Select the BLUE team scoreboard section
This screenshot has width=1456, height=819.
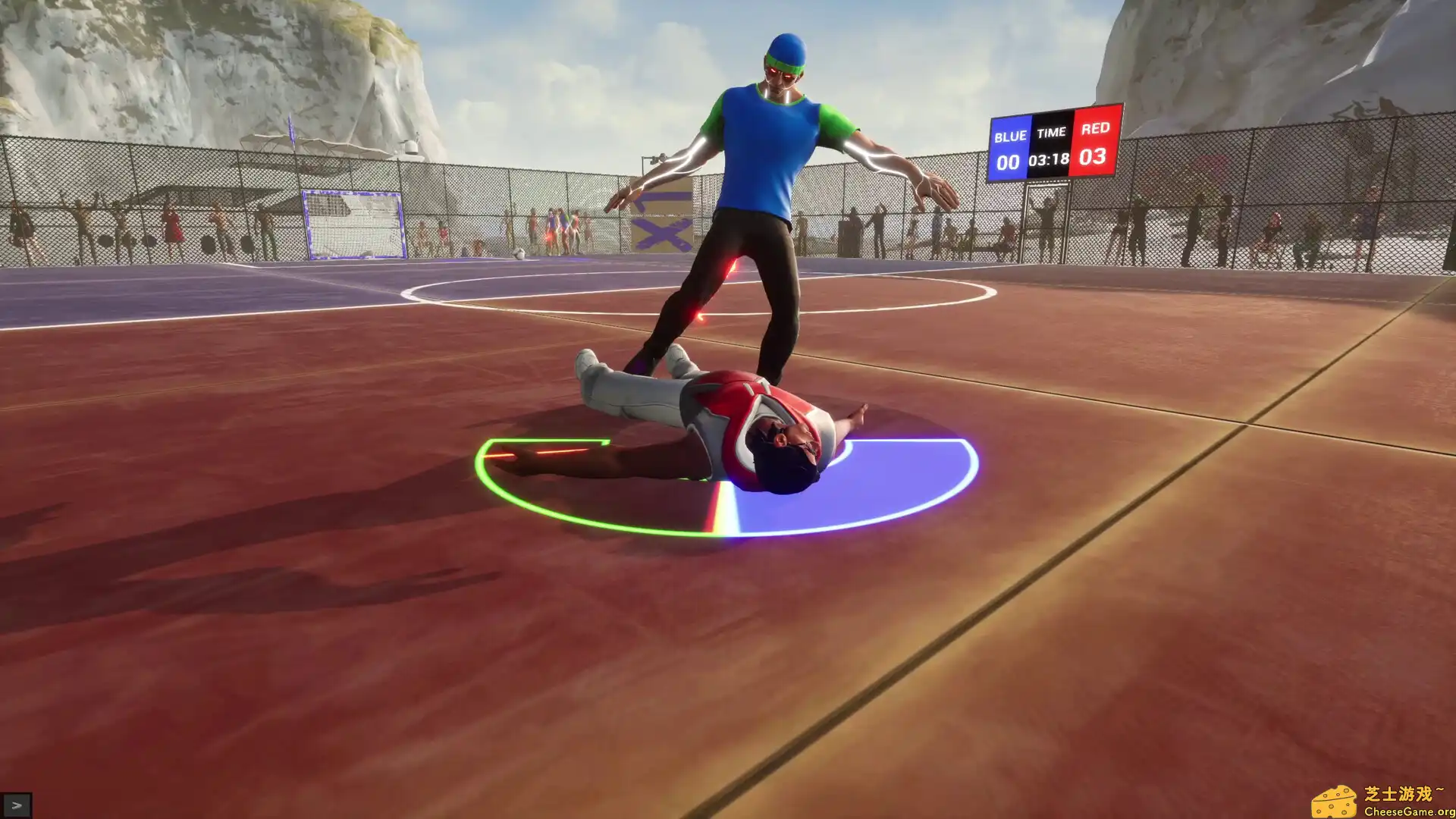[1009, 136]
